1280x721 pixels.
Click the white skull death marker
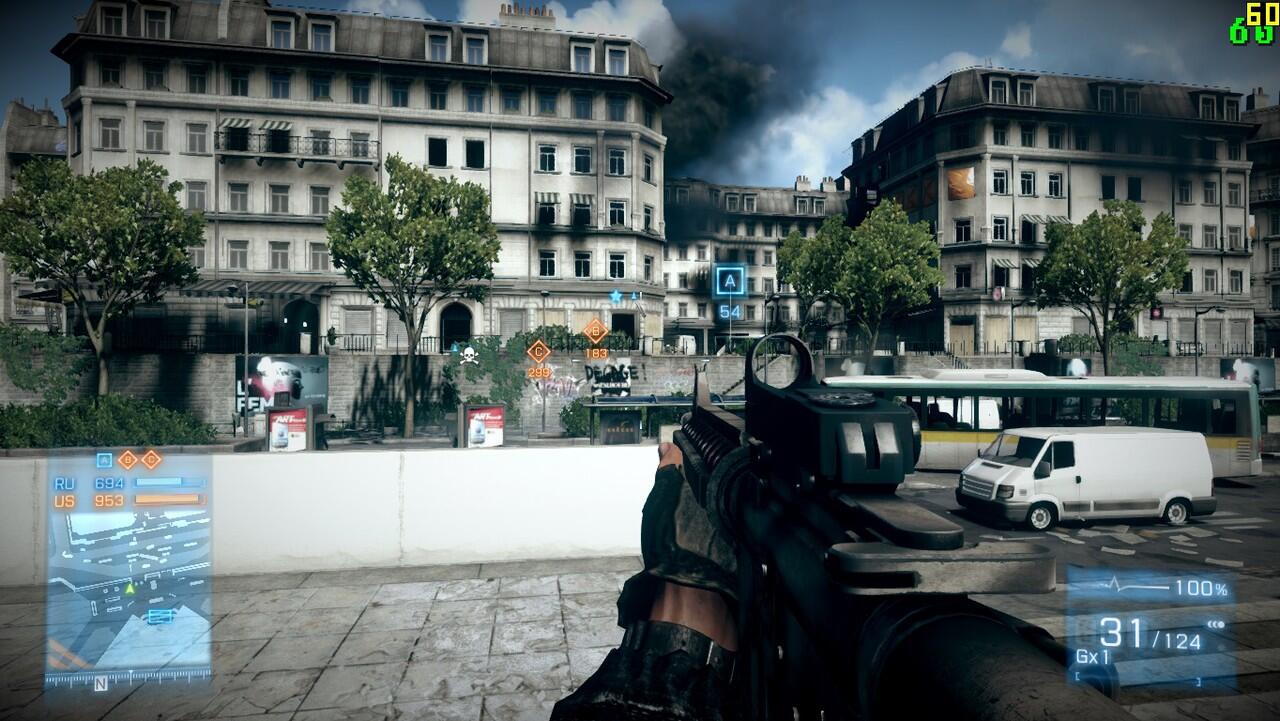pos(468,355)
